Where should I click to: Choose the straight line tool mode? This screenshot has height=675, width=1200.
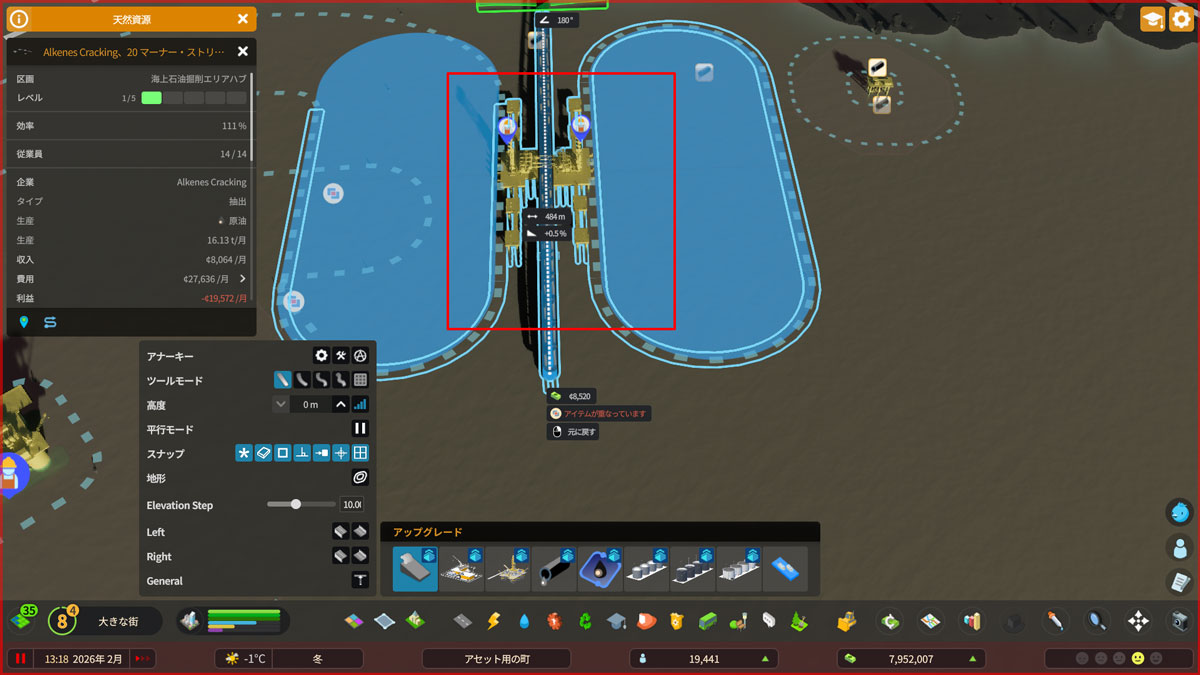pos(283,380)
